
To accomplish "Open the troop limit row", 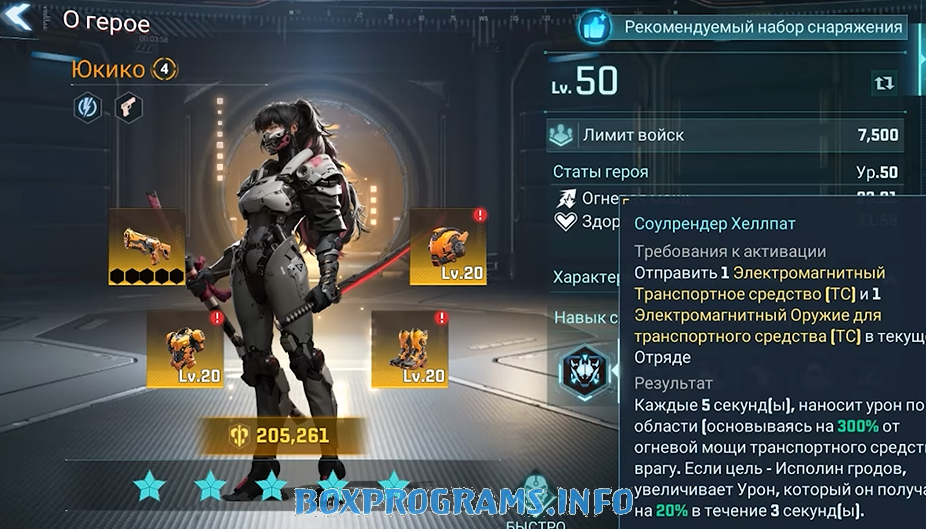I will (x=726, y=135).
